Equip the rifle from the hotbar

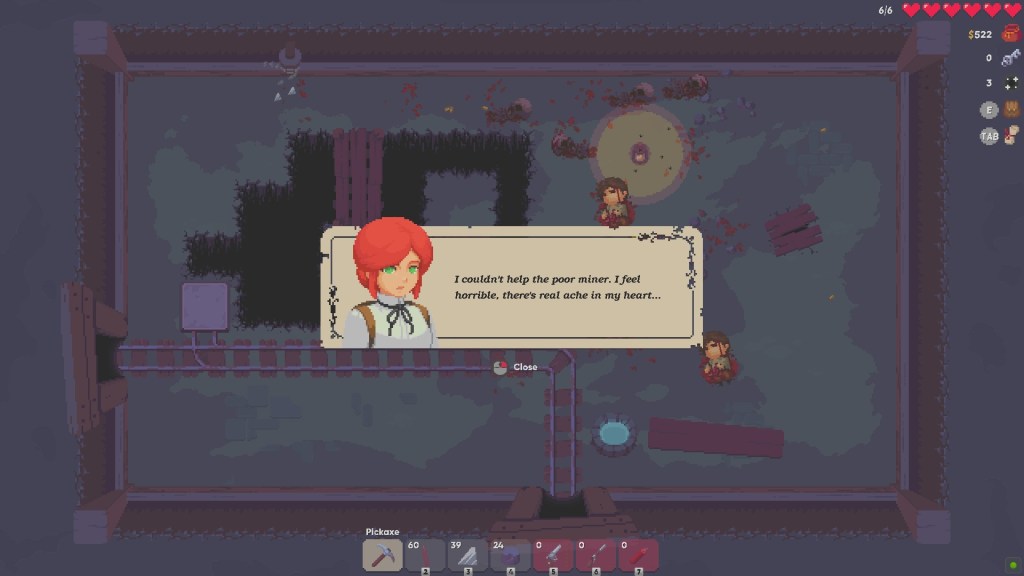click(596, 555)
